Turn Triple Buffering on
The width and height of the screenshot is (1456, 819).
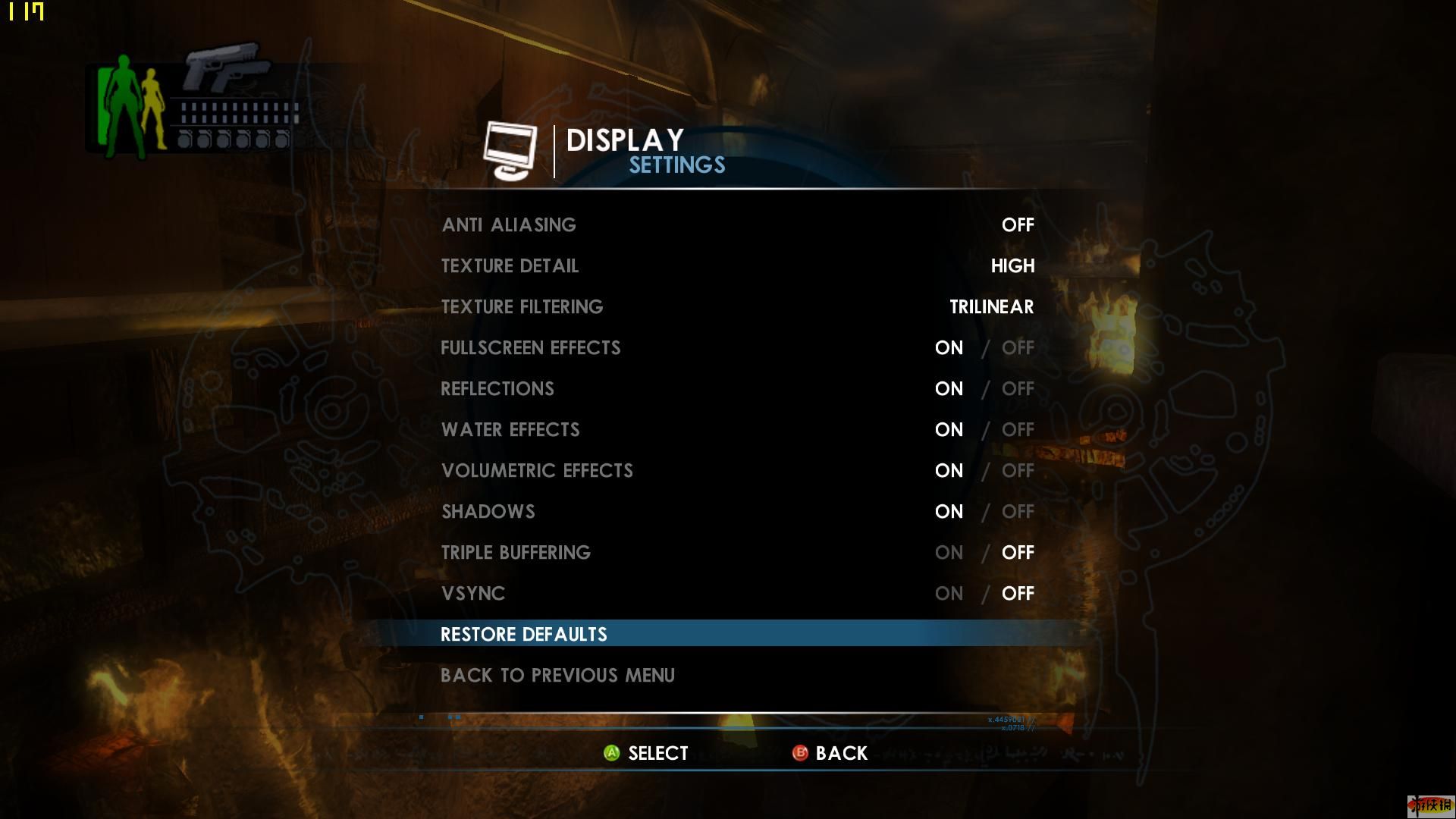[x=949, y=553]
